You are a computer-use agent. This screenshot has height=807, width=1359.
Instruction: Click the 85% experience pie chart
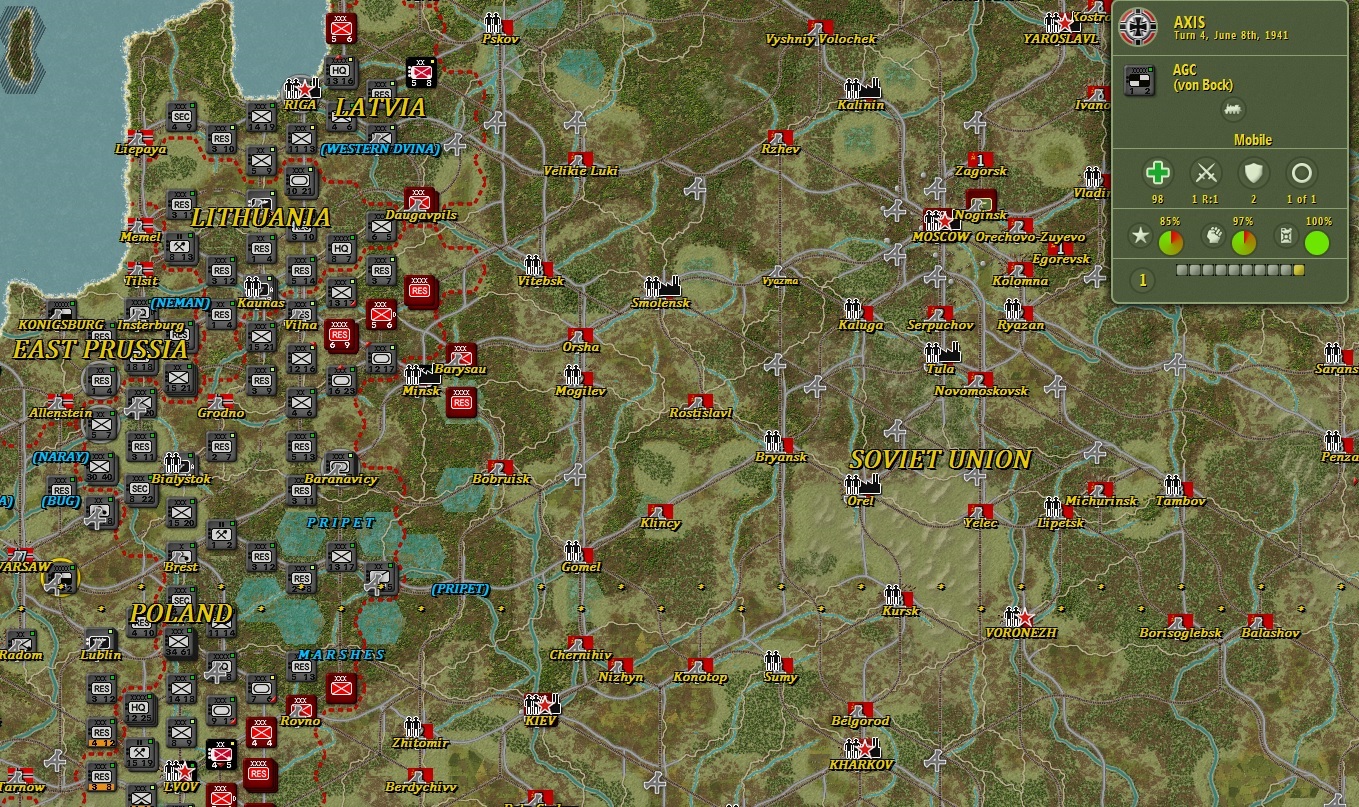click(1171, 240)
